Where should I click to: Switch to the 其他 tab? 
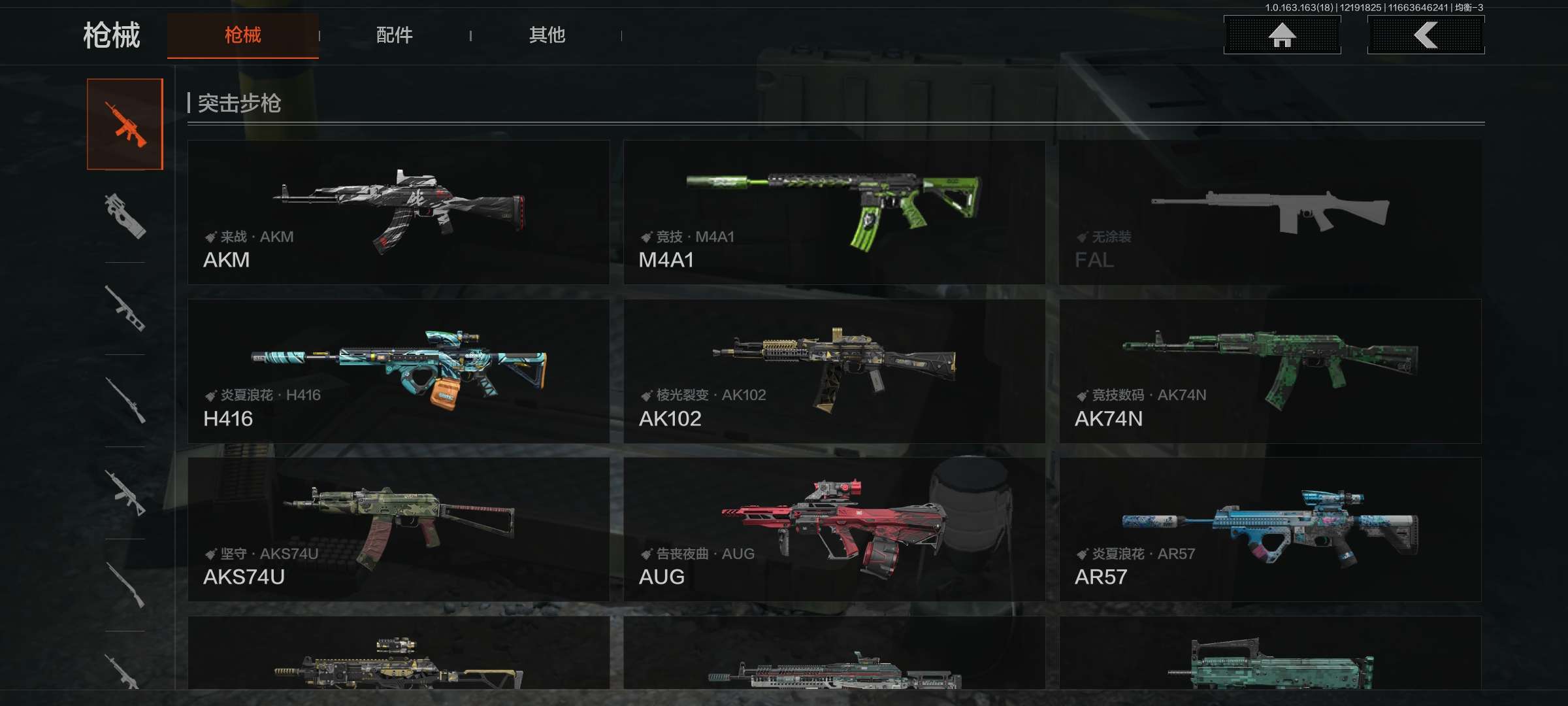[x=547, y=35]
